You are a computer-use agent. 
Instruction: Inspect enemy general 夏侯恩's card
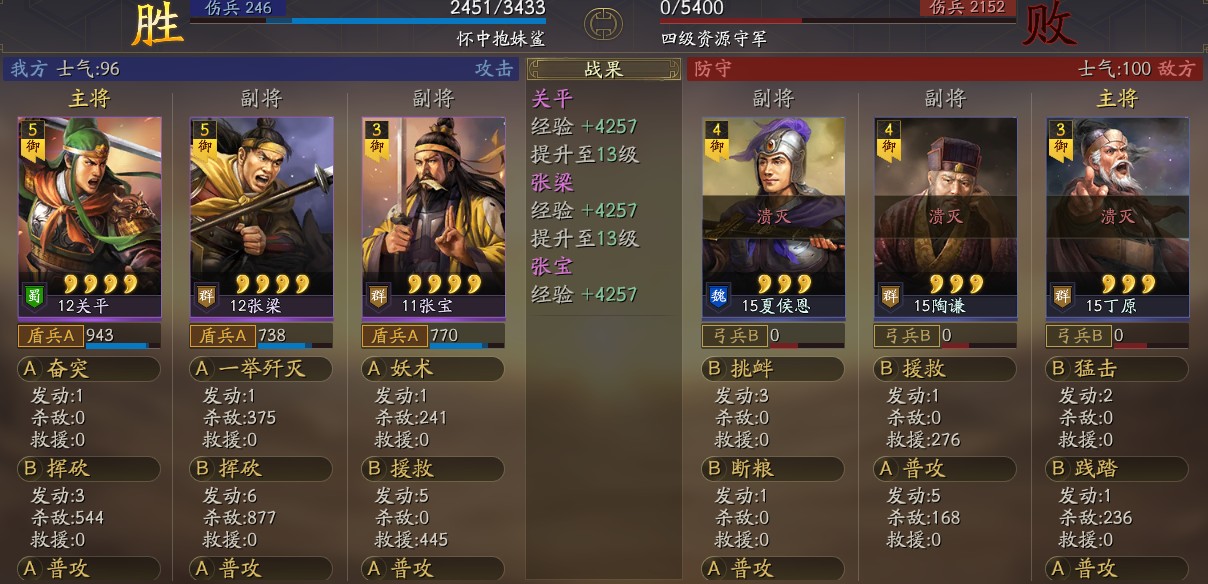tap(773, 218)
